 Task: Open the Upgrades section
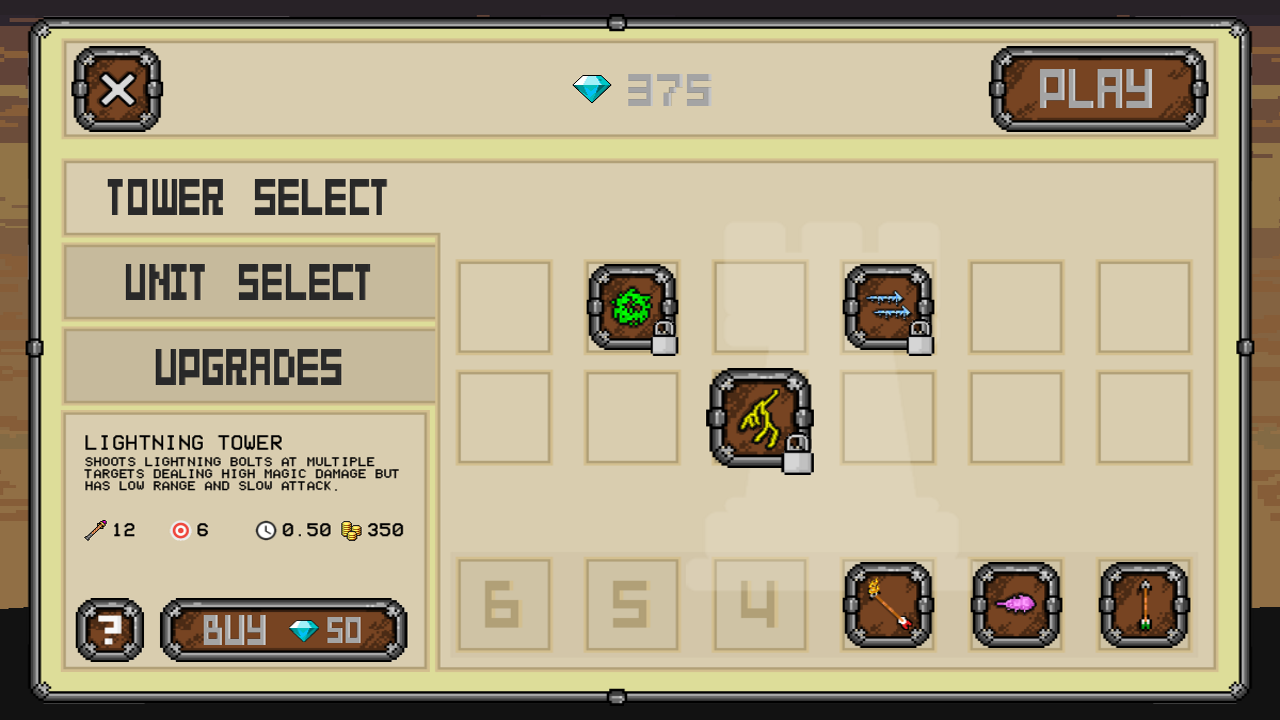[248, 367]
